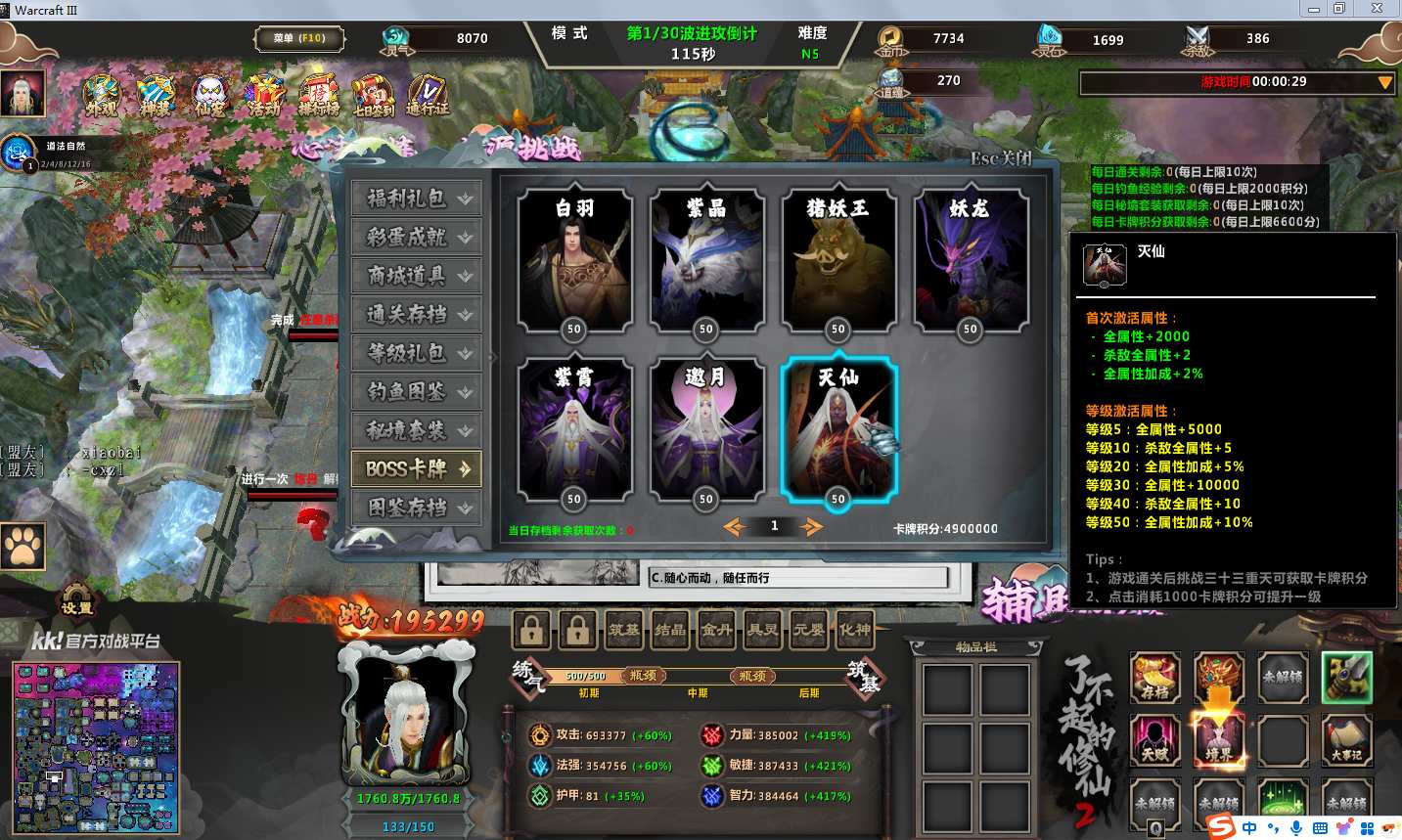Open the 七日签到 seven-day sign-in
The image size is (1402, 840).
coord(373,96)
